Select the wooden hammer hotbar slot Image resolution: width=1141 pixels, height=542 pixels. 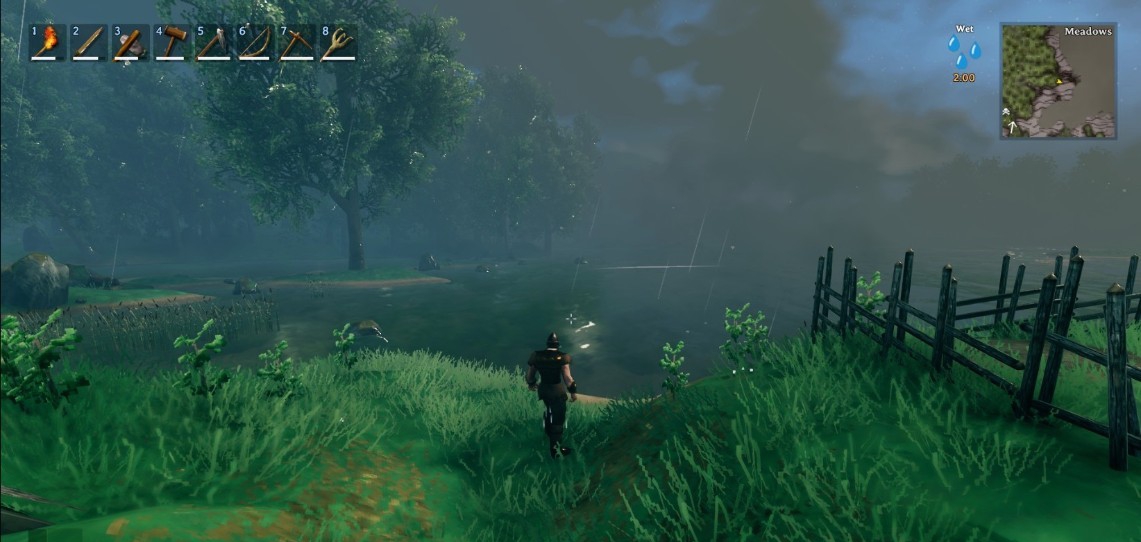pos(173,43)
